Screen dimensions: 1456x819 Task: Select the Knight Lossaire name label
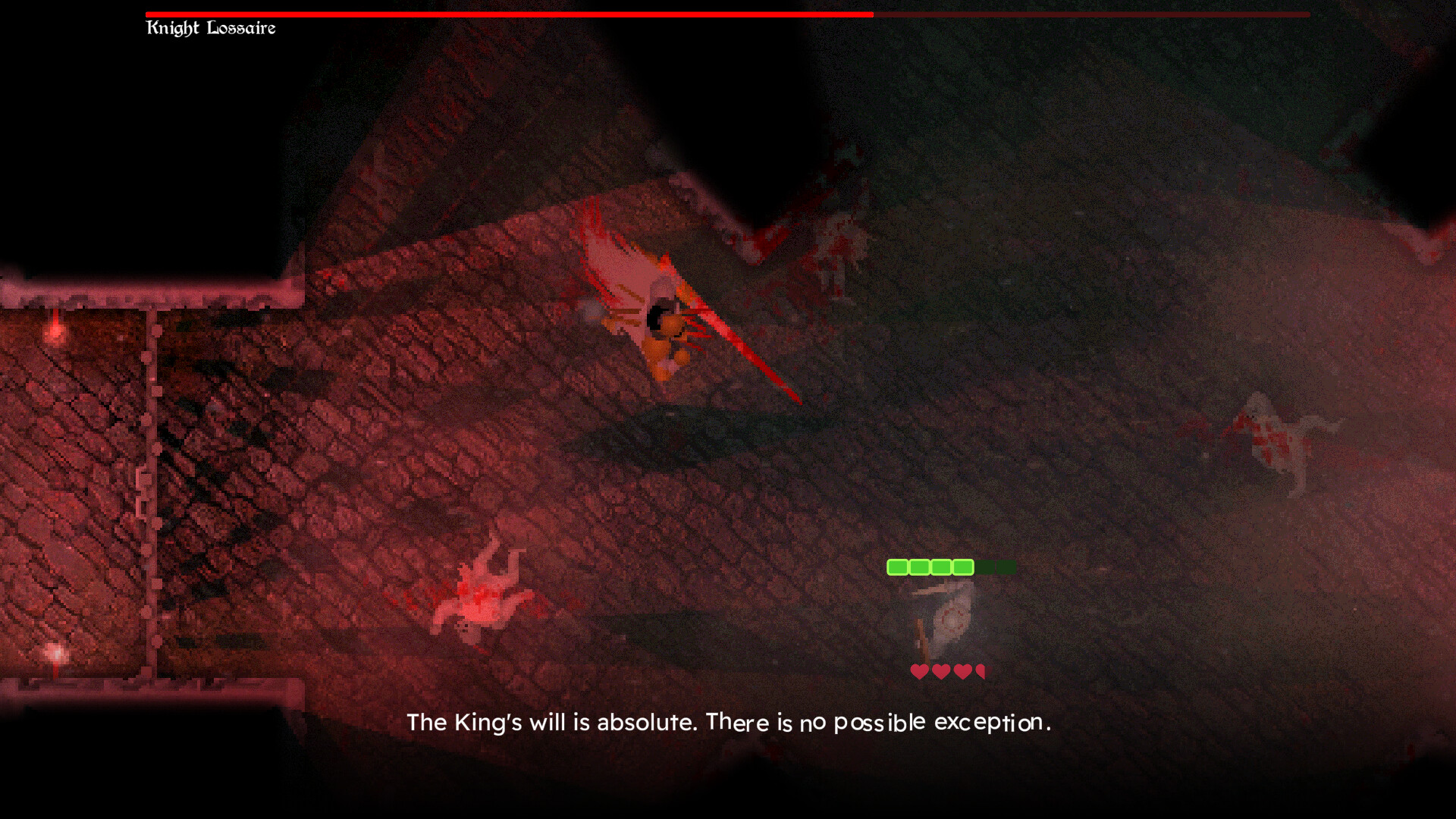click(211, 28)
